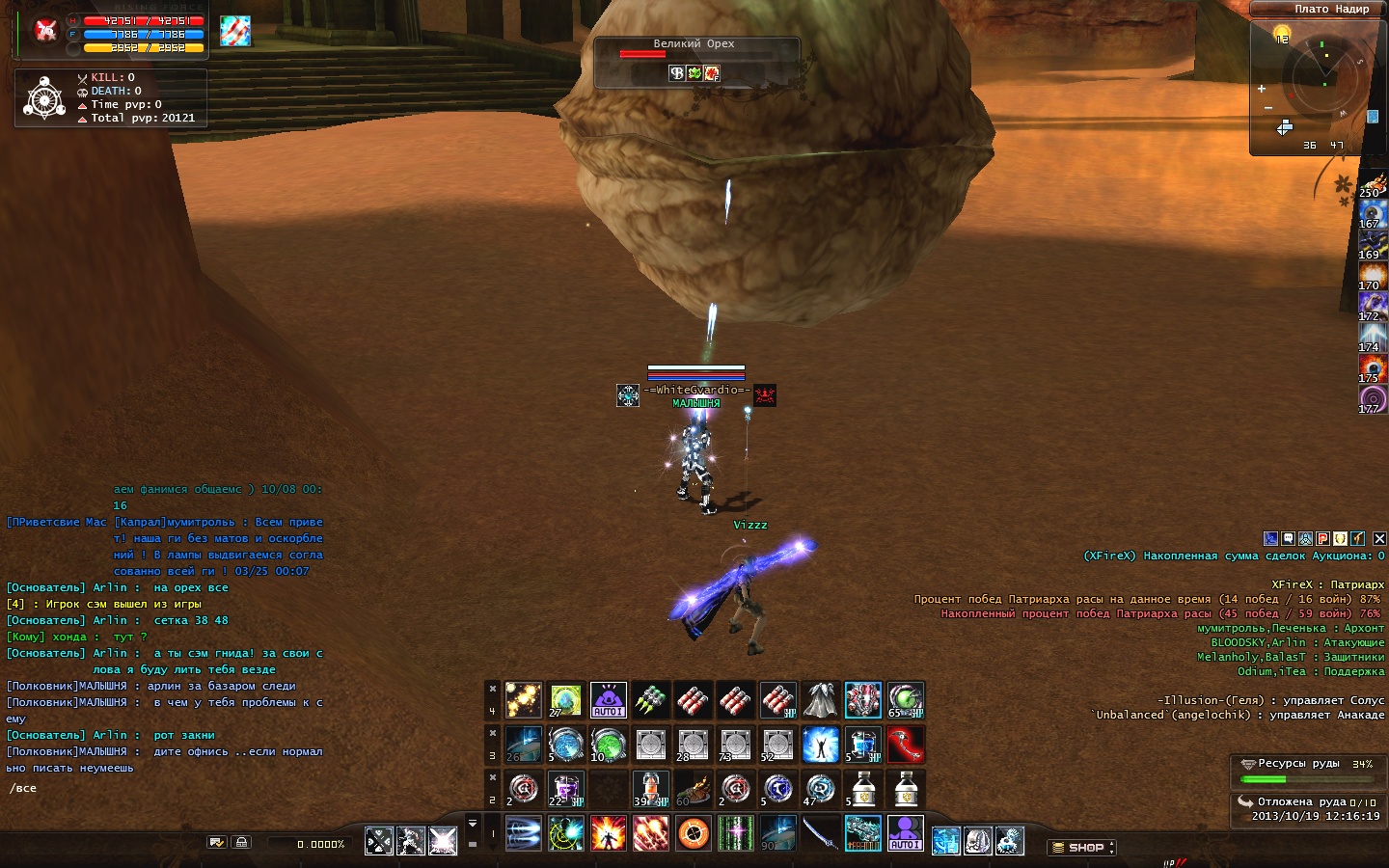Zoom in the minimap with plus

point(1261,89)
